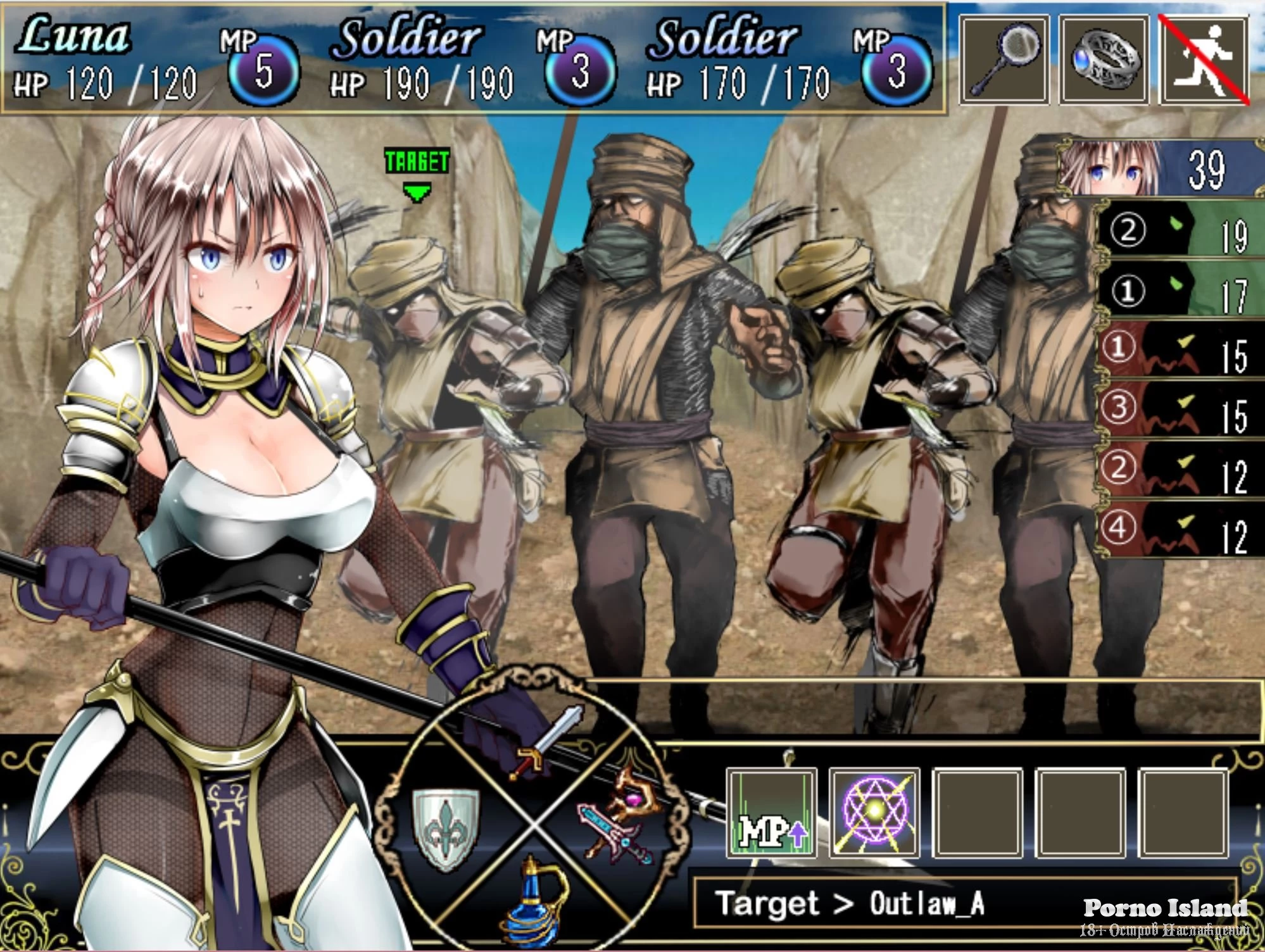Open the crossed swords skill command
Viewport: 1265px width, 952px height.
(x=617, y=817)
